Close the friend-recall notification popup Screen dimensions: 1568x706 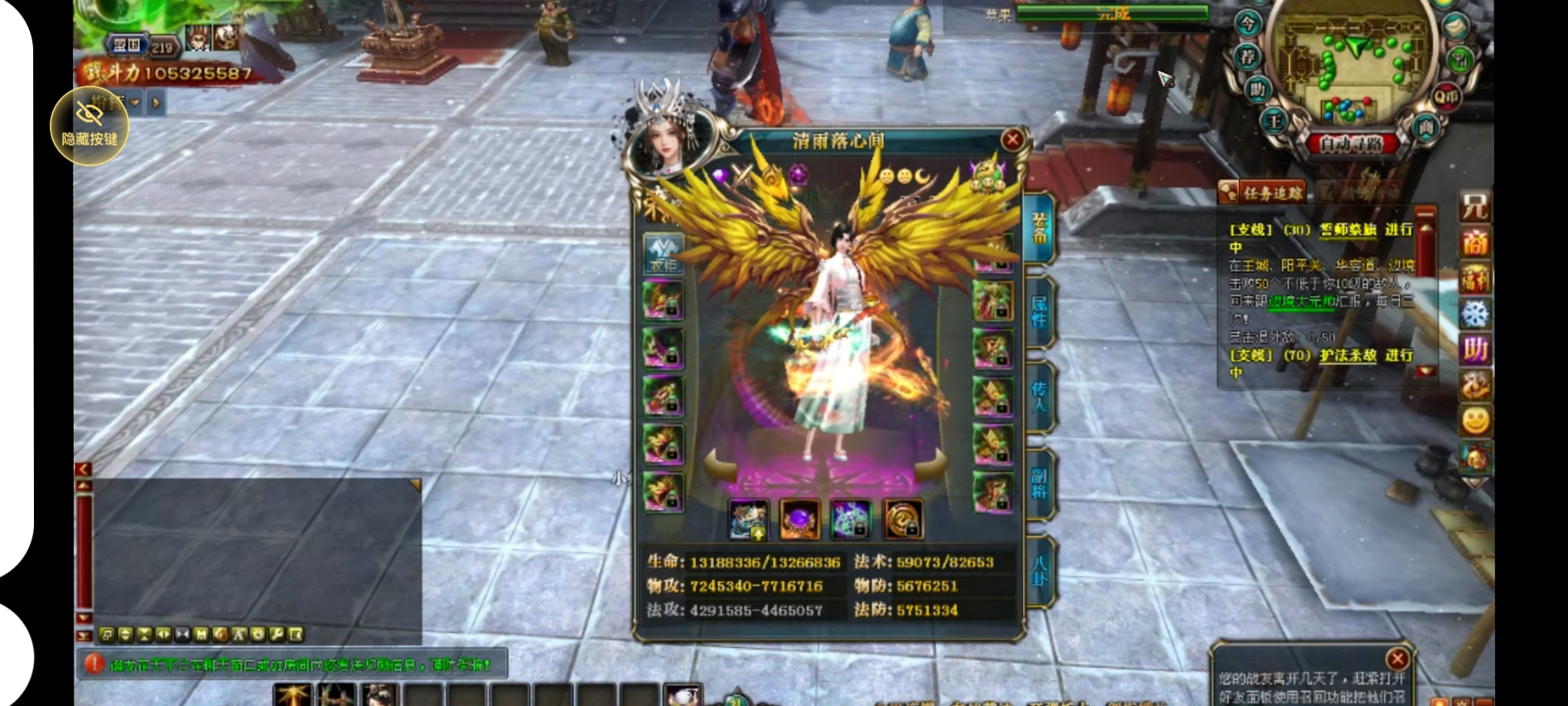click(x=1397, y=659)
